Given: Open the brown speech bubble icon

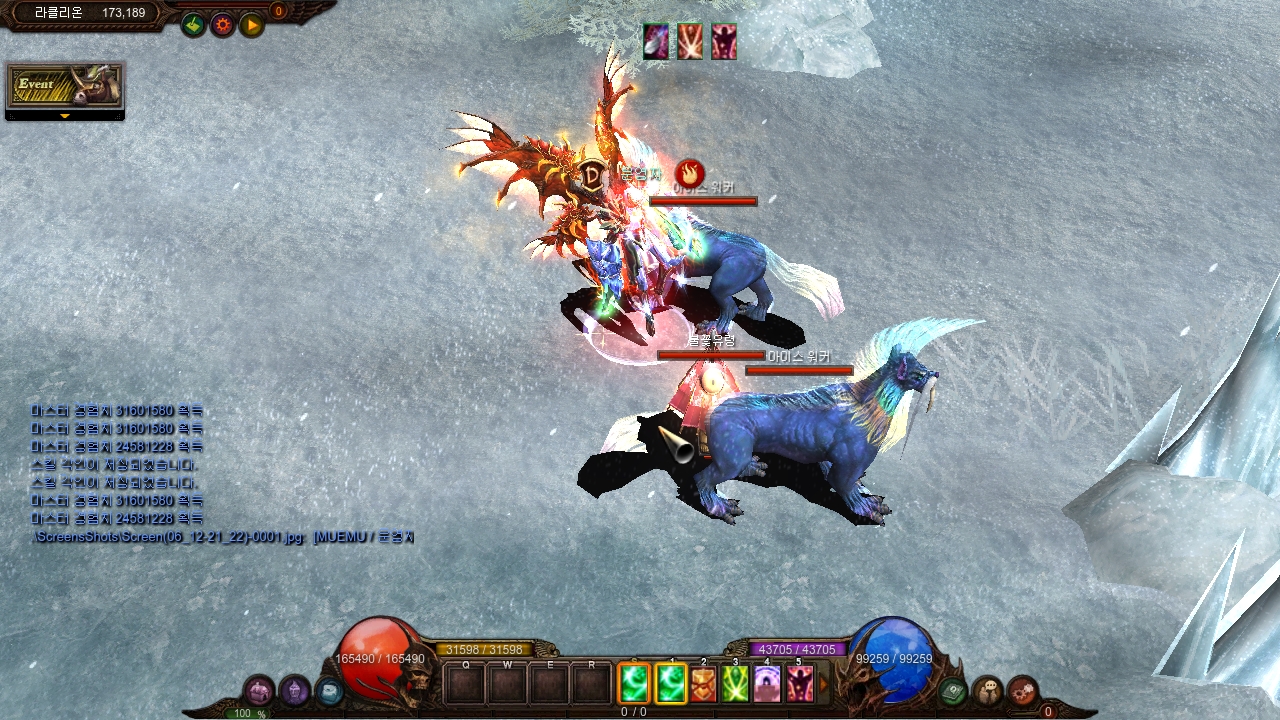Looking at the screenshot, I should tap(988, 690).
